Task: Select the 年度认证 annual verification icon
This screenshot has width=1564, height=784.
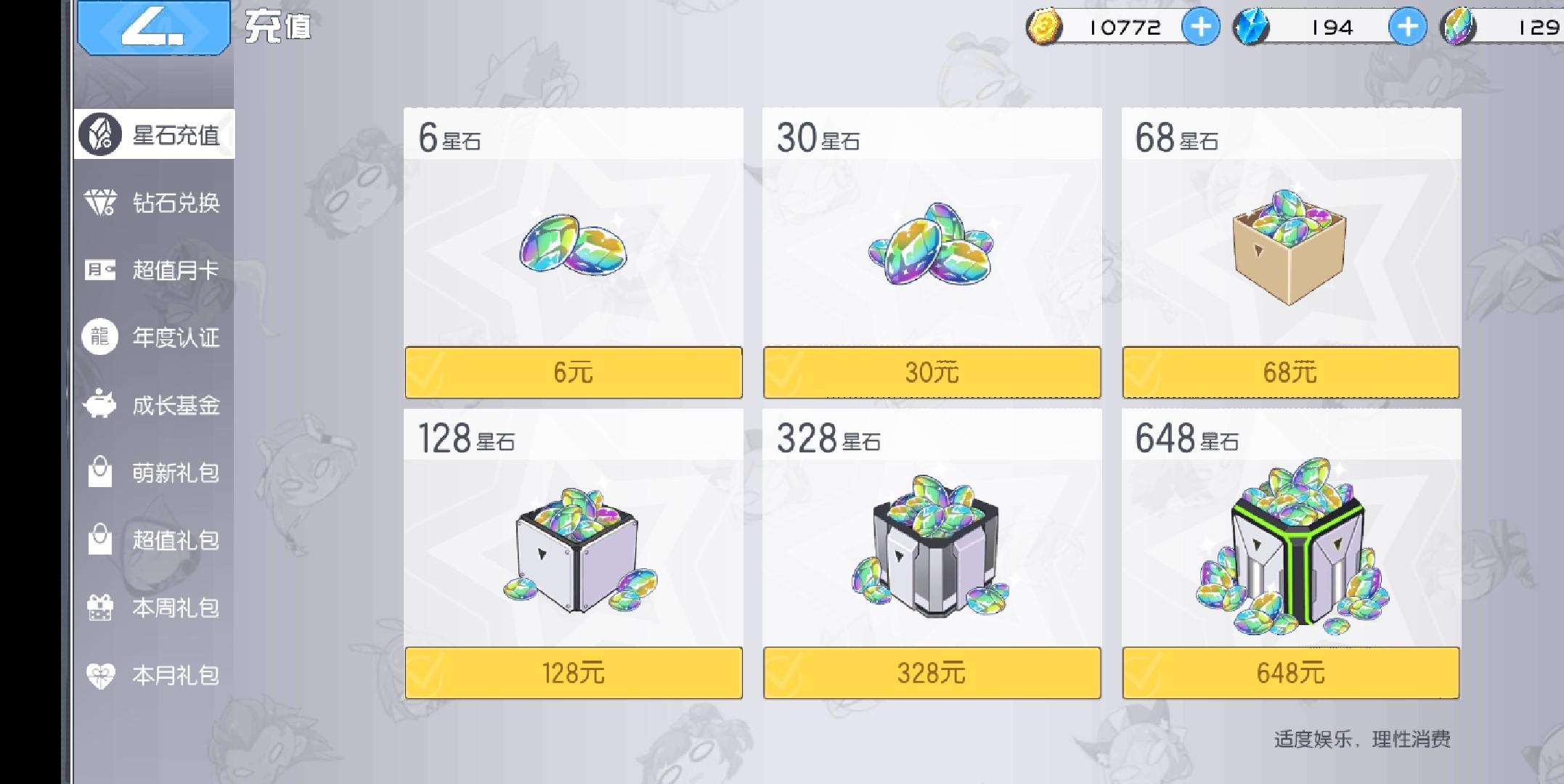Action: (x=99, y=337)
